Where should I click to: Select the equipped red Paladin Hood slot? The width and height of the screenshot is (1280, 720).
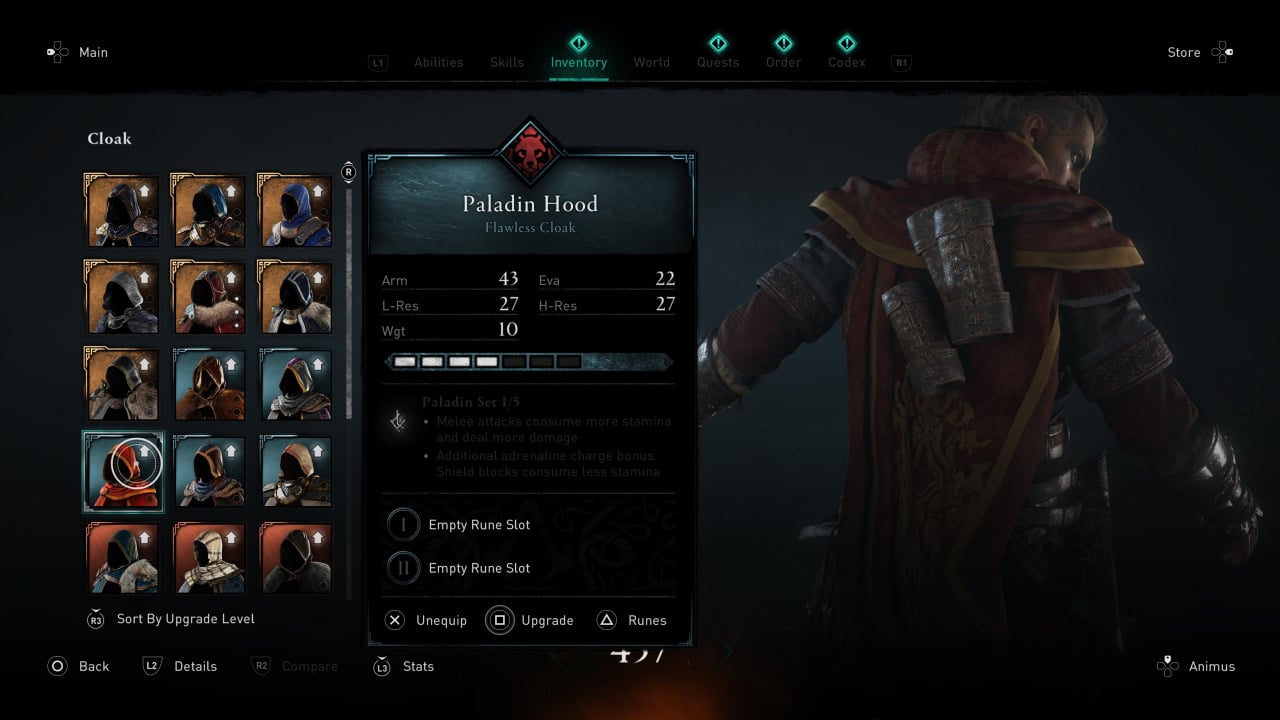click(123, 471)
